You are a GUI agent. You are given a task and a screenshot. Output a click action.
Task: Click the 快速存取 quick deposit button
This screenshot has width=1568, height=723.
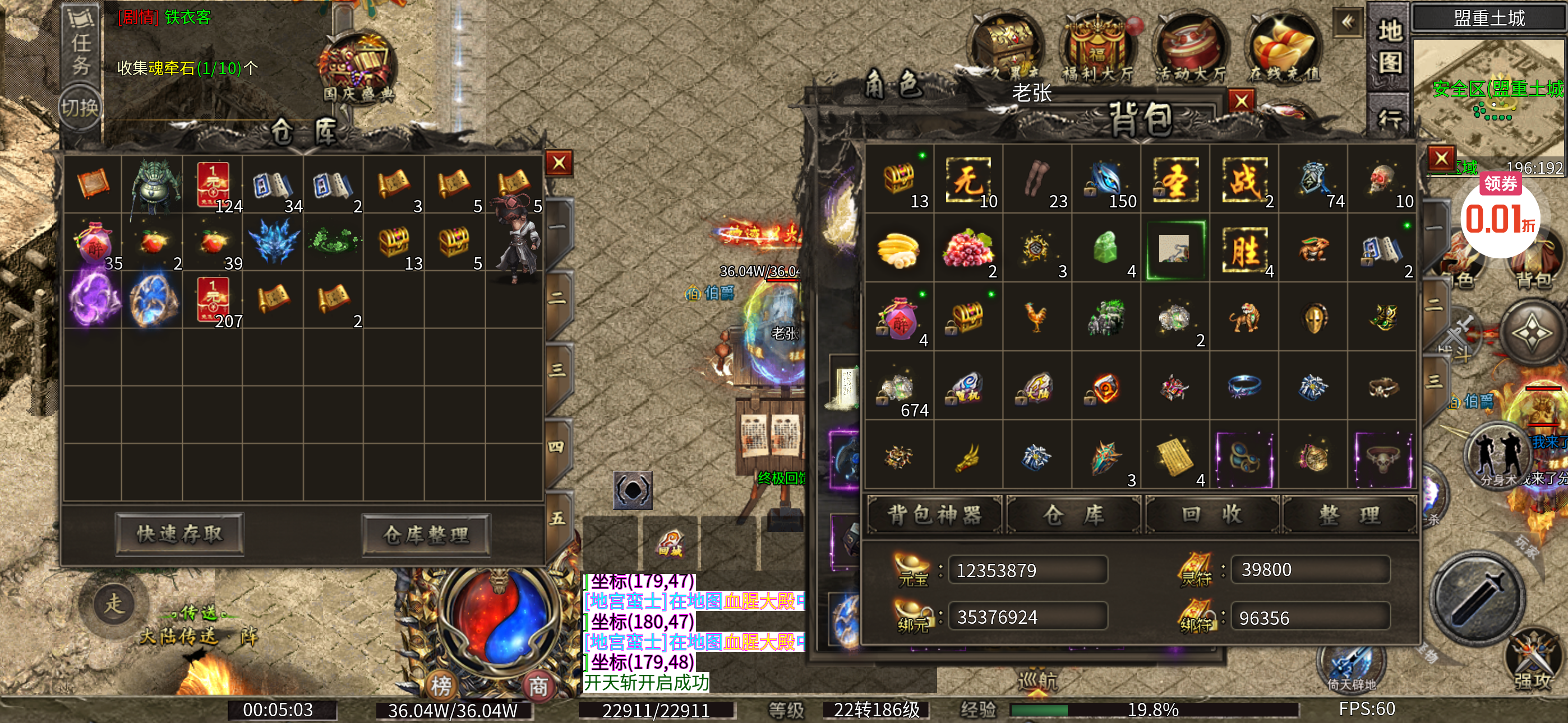[179, 534]
